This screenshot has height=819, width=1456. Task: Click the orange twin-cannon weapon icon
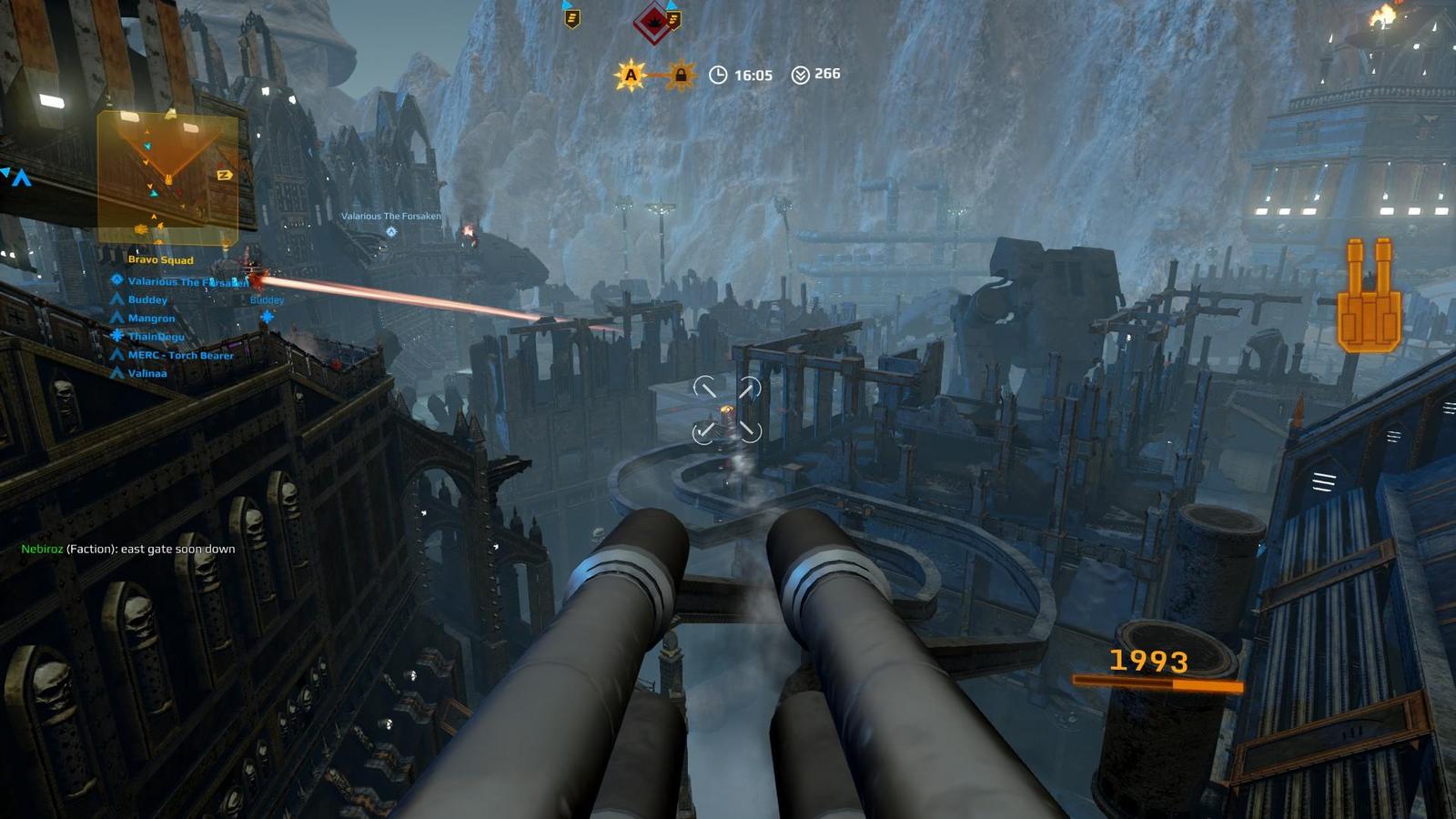1369,295
